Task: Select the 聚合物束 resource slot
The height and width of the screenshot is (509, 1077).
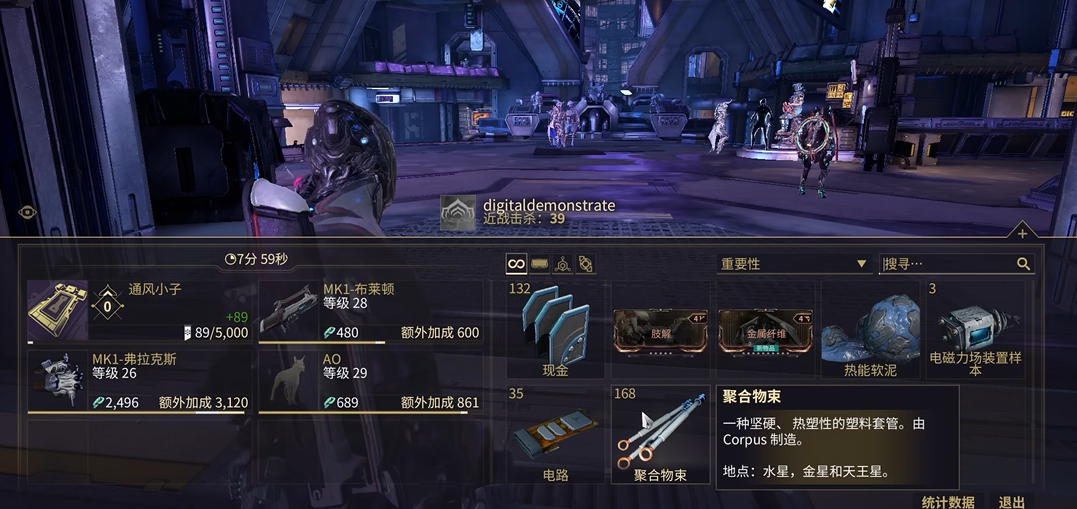Action: coord(660,434)
